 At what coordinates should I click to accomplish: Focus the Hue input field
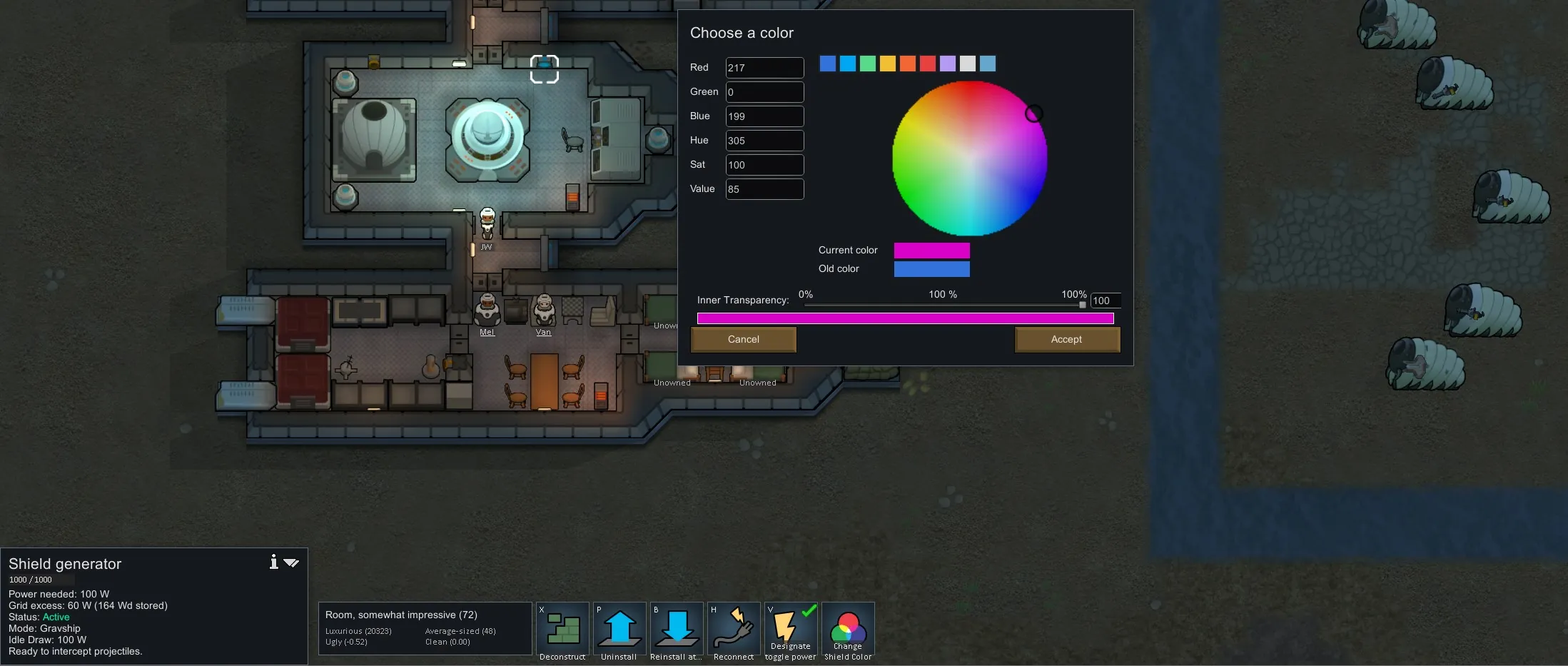click(x=764, y=141)
